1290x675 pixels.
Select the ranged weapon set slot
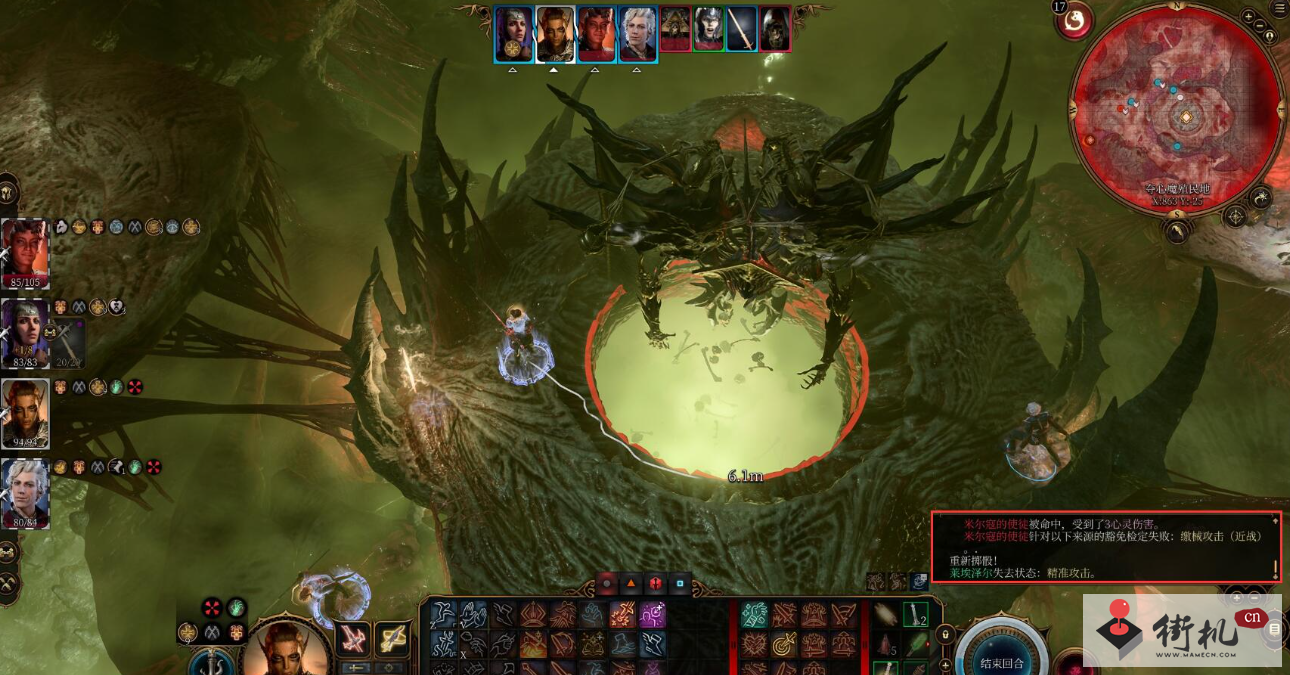392,637
